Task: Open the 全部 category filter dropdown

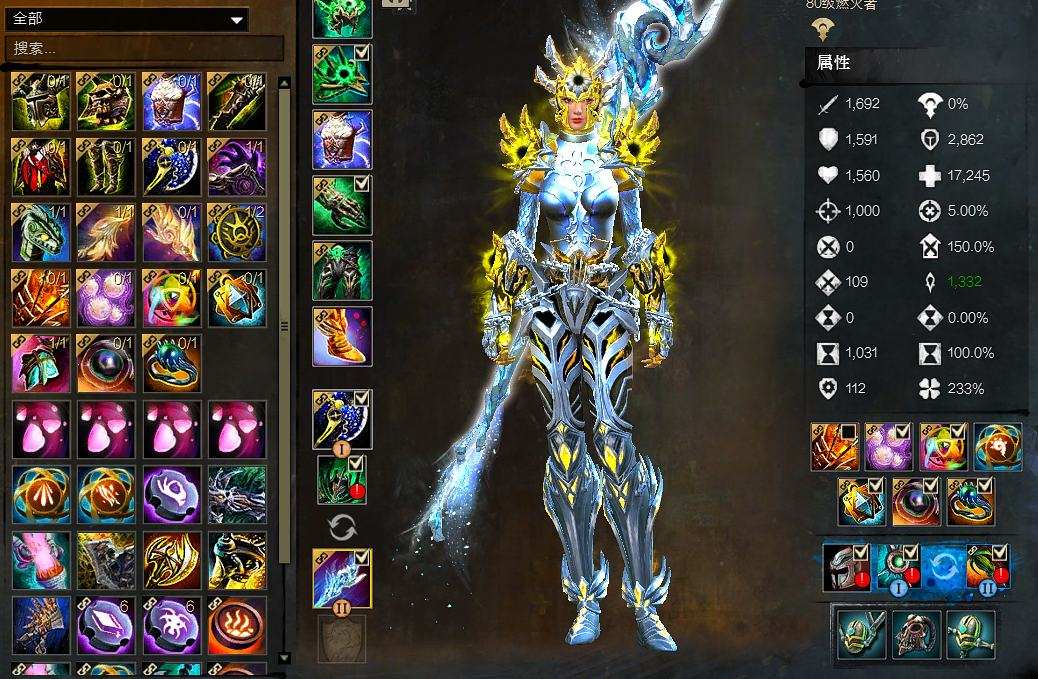Action: point(237,19)
